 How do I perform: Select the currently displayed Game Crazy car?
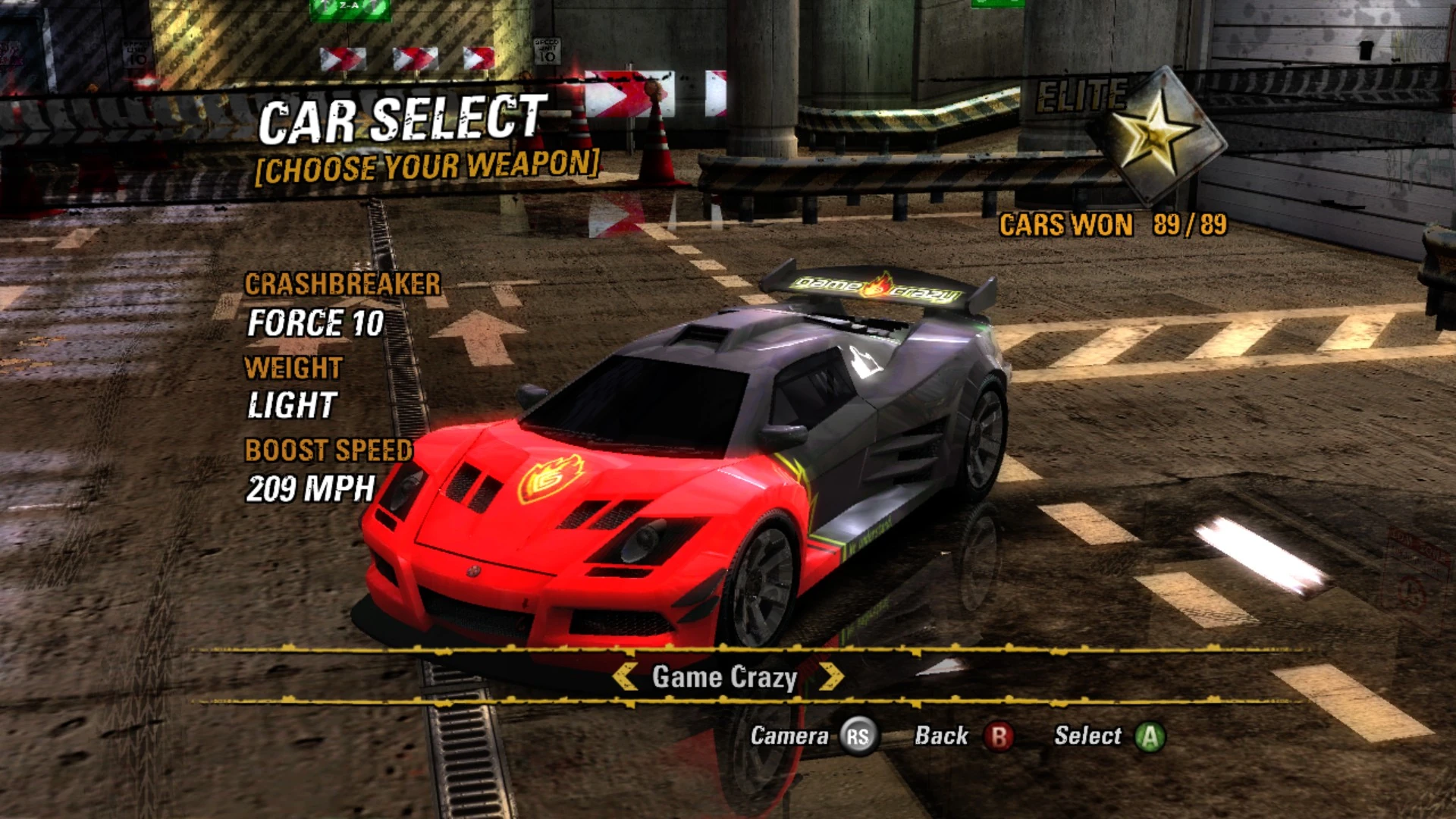(x=1150, y=735)
